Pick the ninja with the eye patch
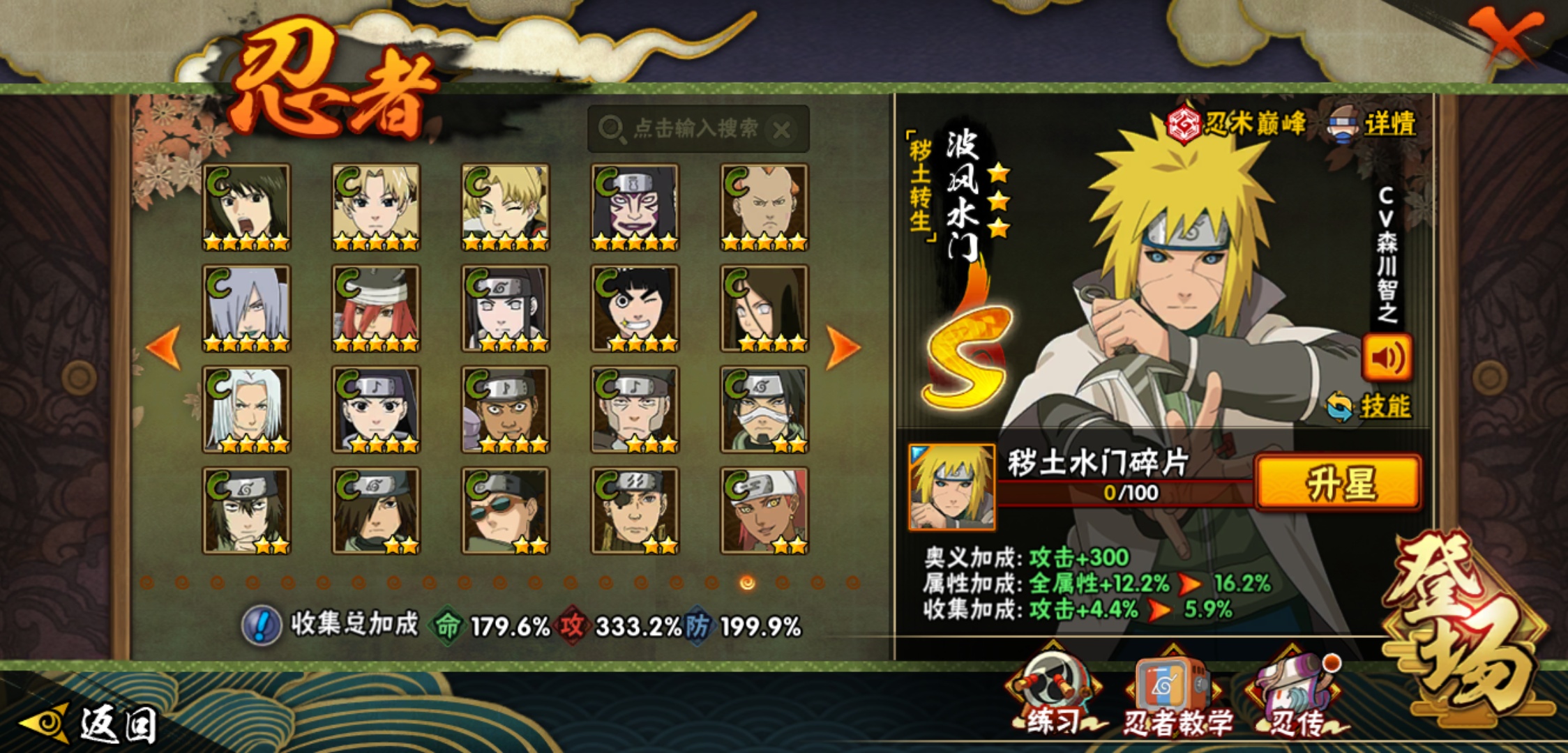Viewport: 1568px width, 753px height. (x=635, y=510)
